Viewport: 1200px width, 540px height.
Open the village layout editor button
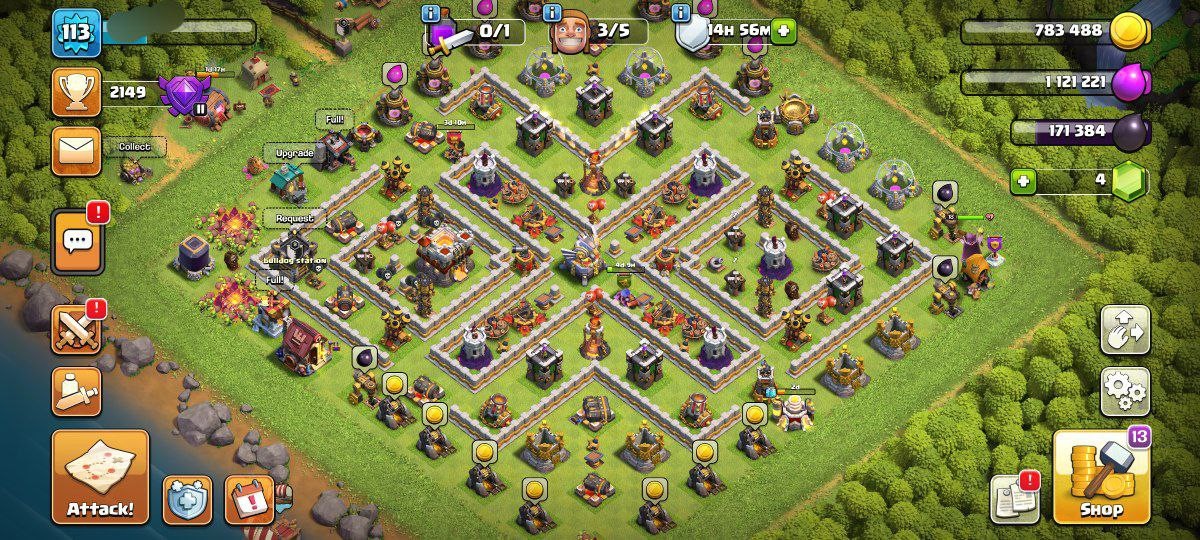tap(1125, 330)
